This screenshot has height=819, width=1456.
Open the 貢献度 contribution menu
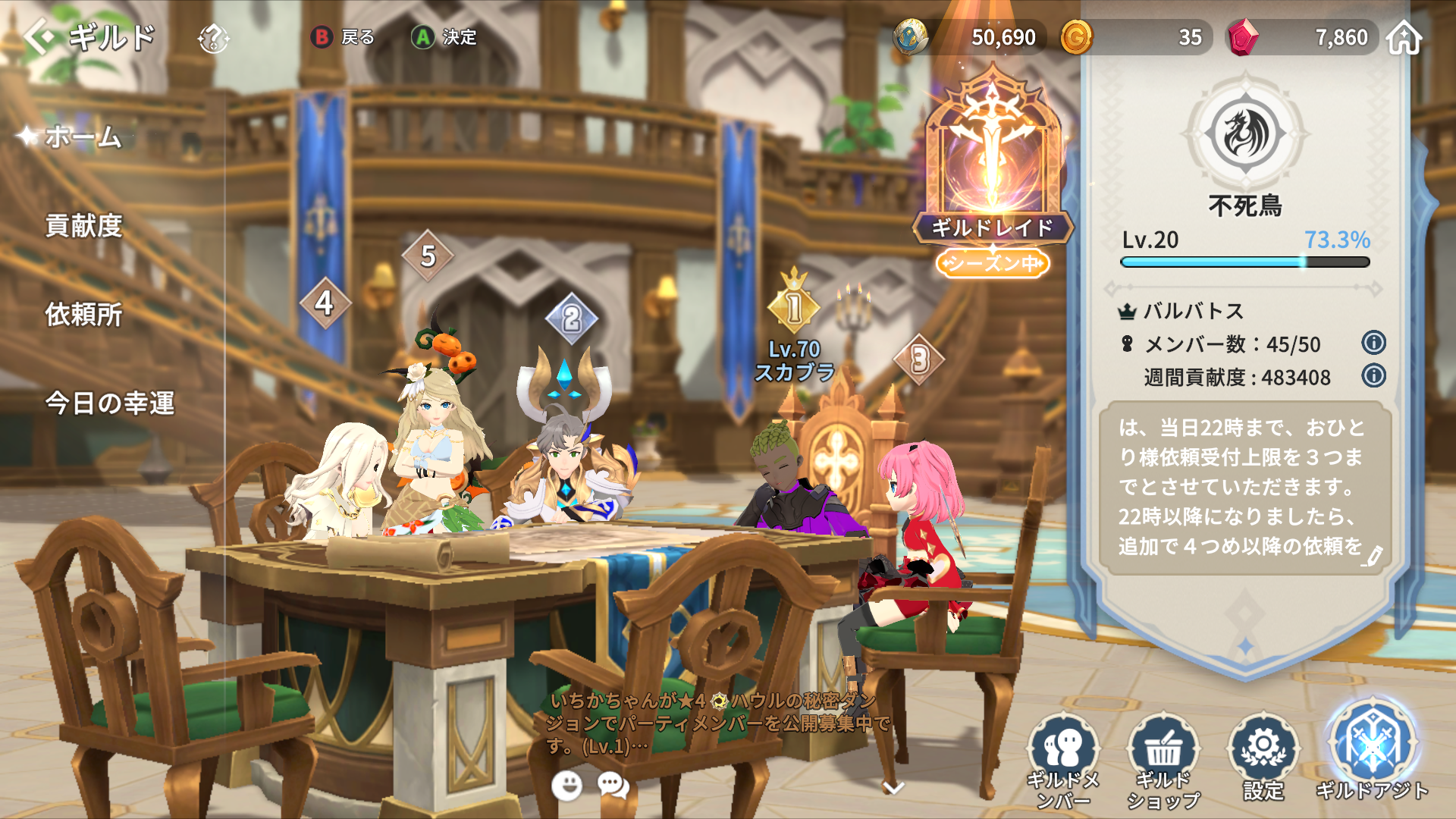(83, 225)
